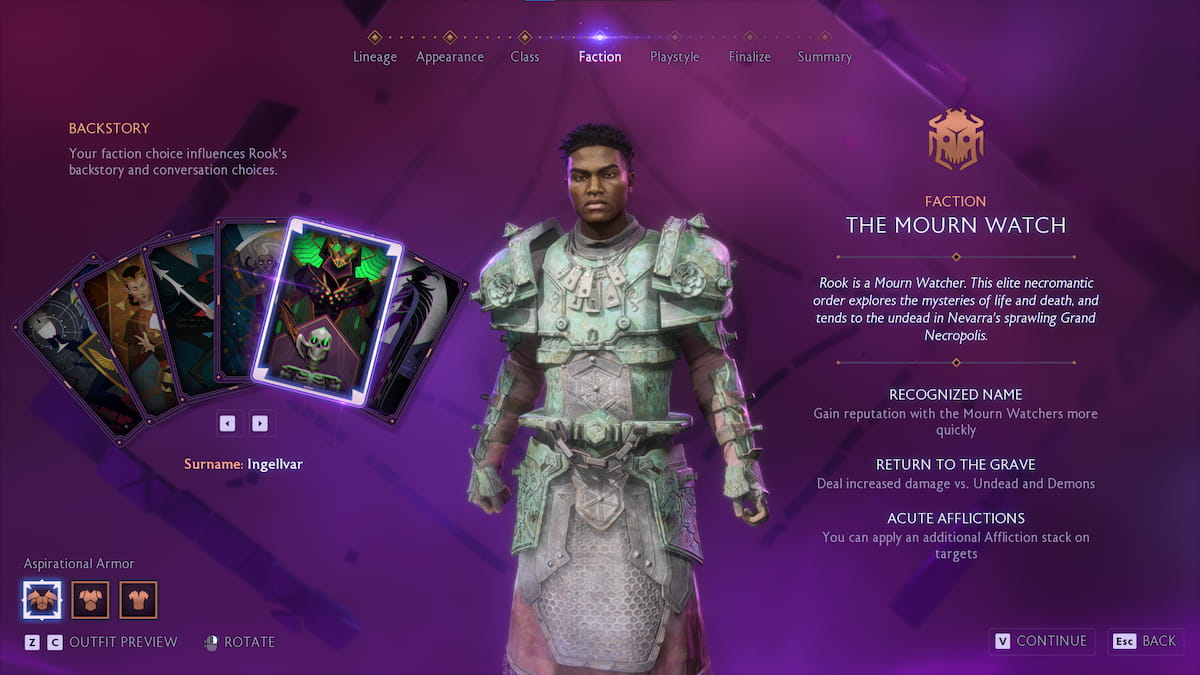
Task: Choose the green skeleton Mourn Watch card
Action: pos(326,310)
